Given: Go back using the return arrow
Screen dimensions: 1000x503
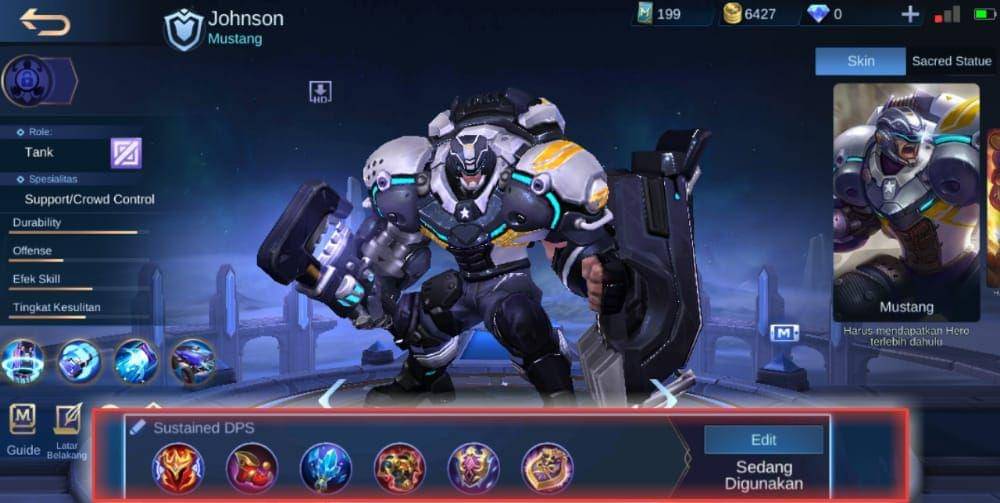Looking at the screenshot, I should click(x=45, y=20).
